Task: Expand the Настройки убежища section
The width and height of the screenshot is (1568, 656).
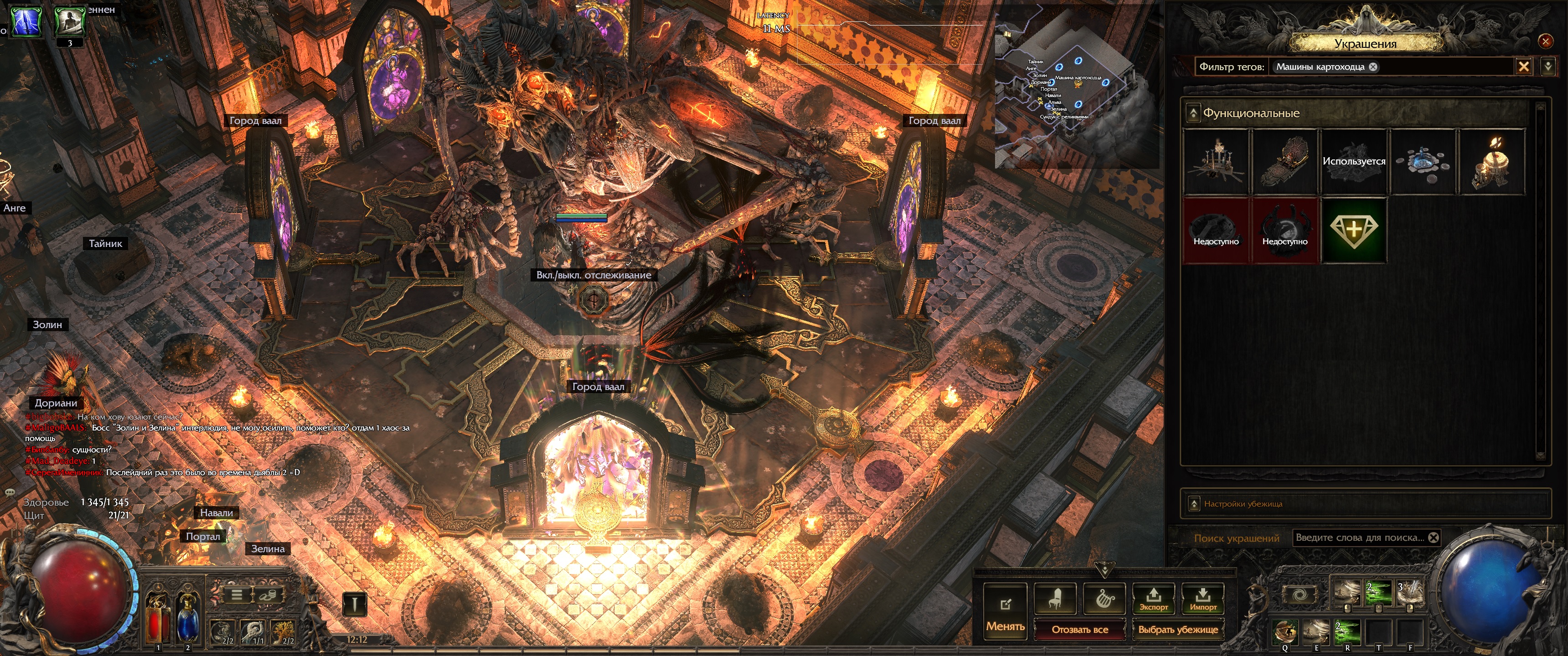Action: tap(1194, 504)
